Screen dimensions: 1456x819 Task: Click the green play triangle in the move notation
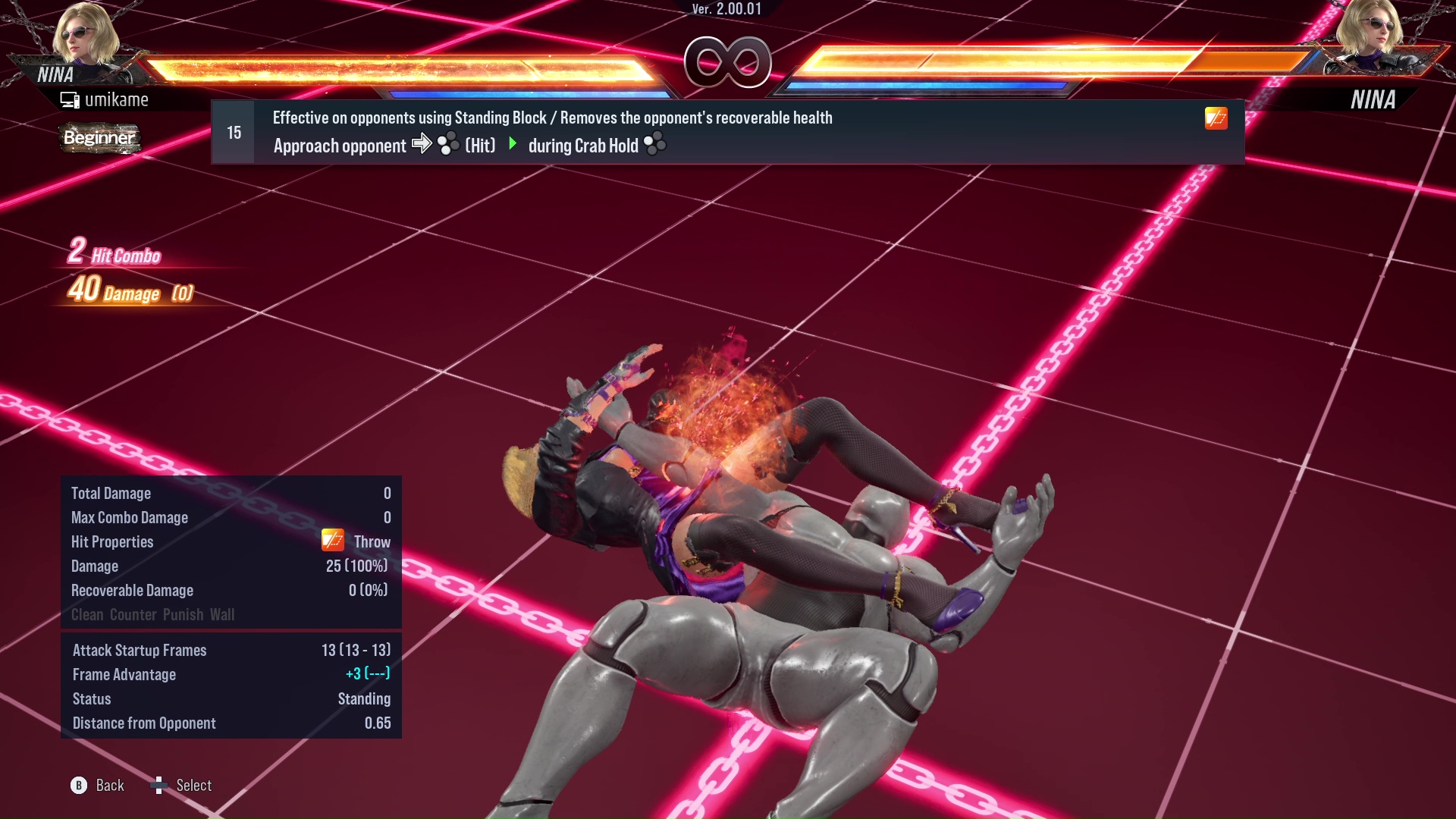click(514, 144)
